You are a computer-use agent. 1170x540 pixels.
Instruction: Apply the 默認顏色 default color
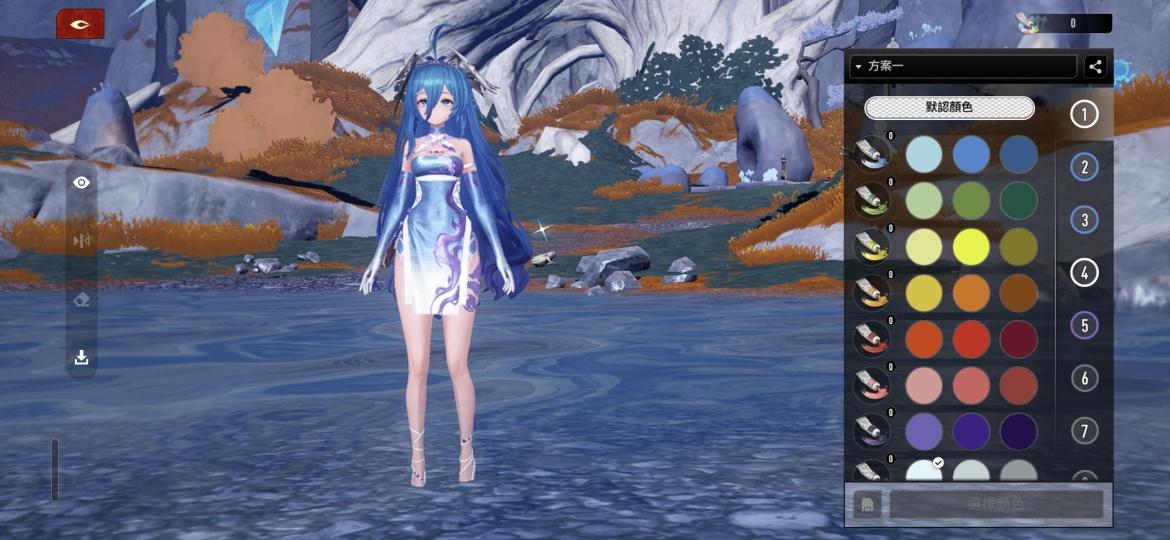click(x=949, y=107)
